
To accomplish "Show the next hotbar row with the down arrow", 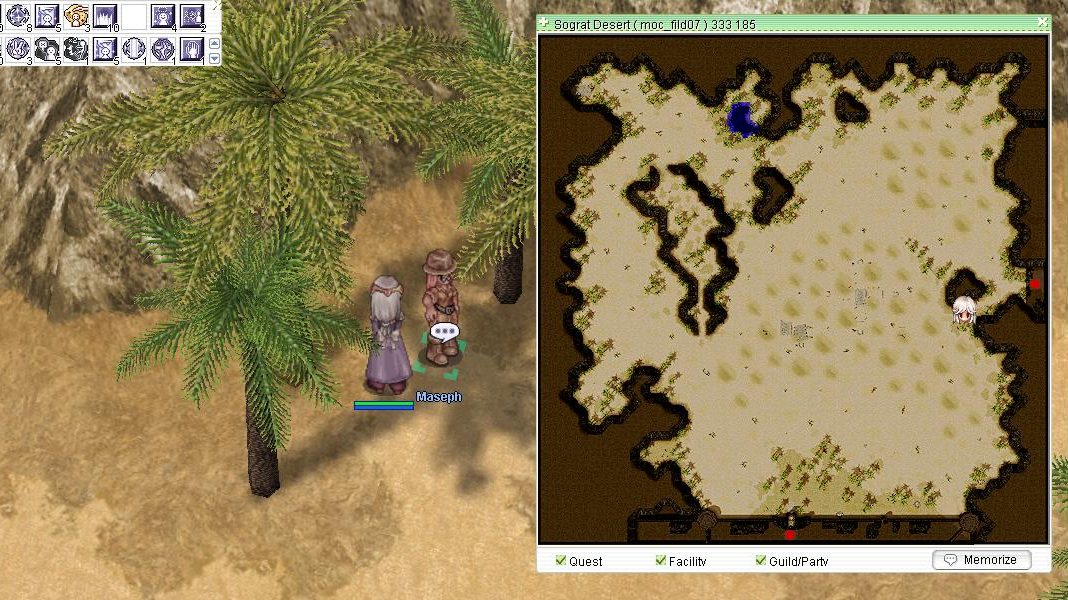I will [213, 58].
